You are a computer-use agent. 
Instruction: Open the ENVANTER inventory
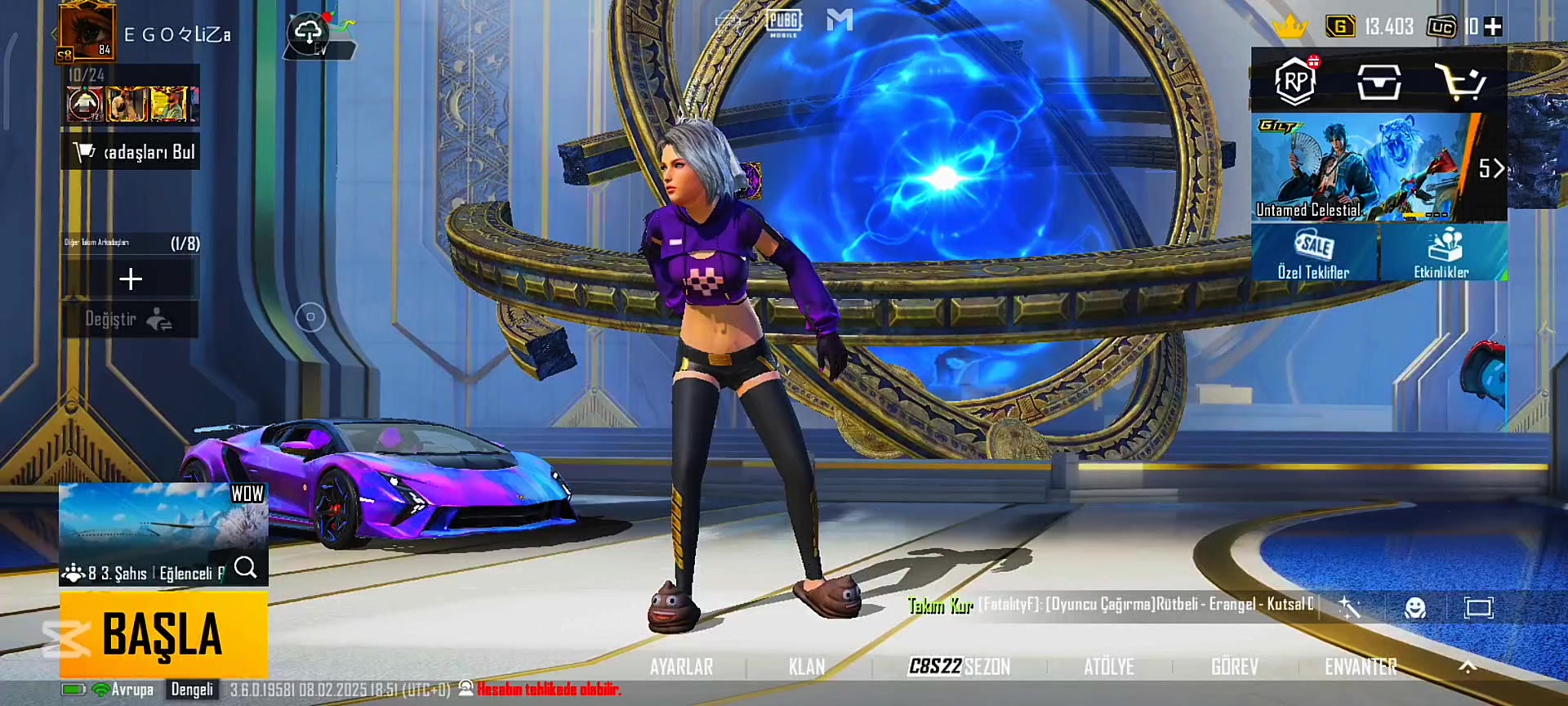click(1361, 667)
